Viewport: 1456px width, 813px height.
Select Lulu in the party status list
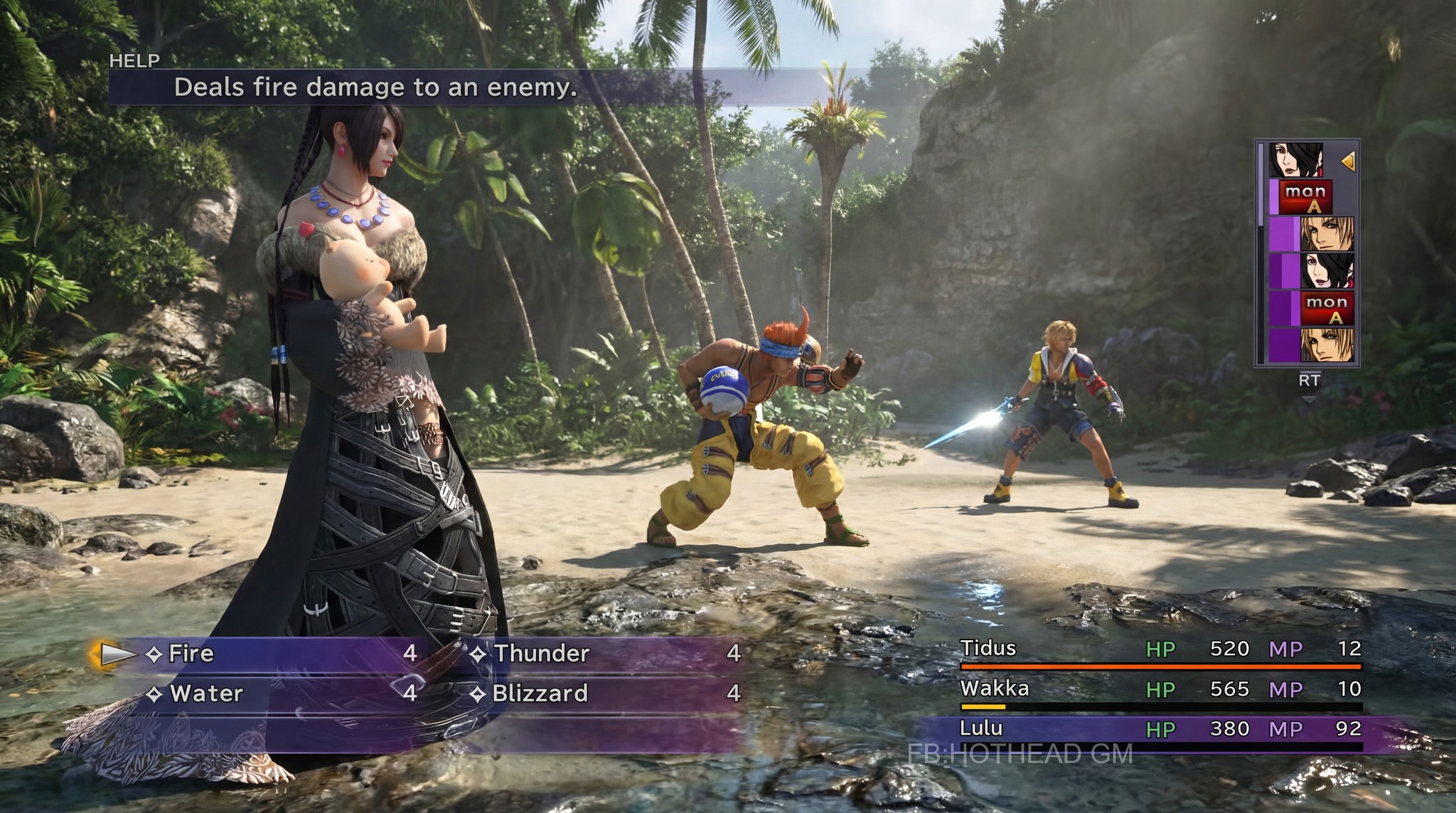pyautogui.click(x=981, y=728)
